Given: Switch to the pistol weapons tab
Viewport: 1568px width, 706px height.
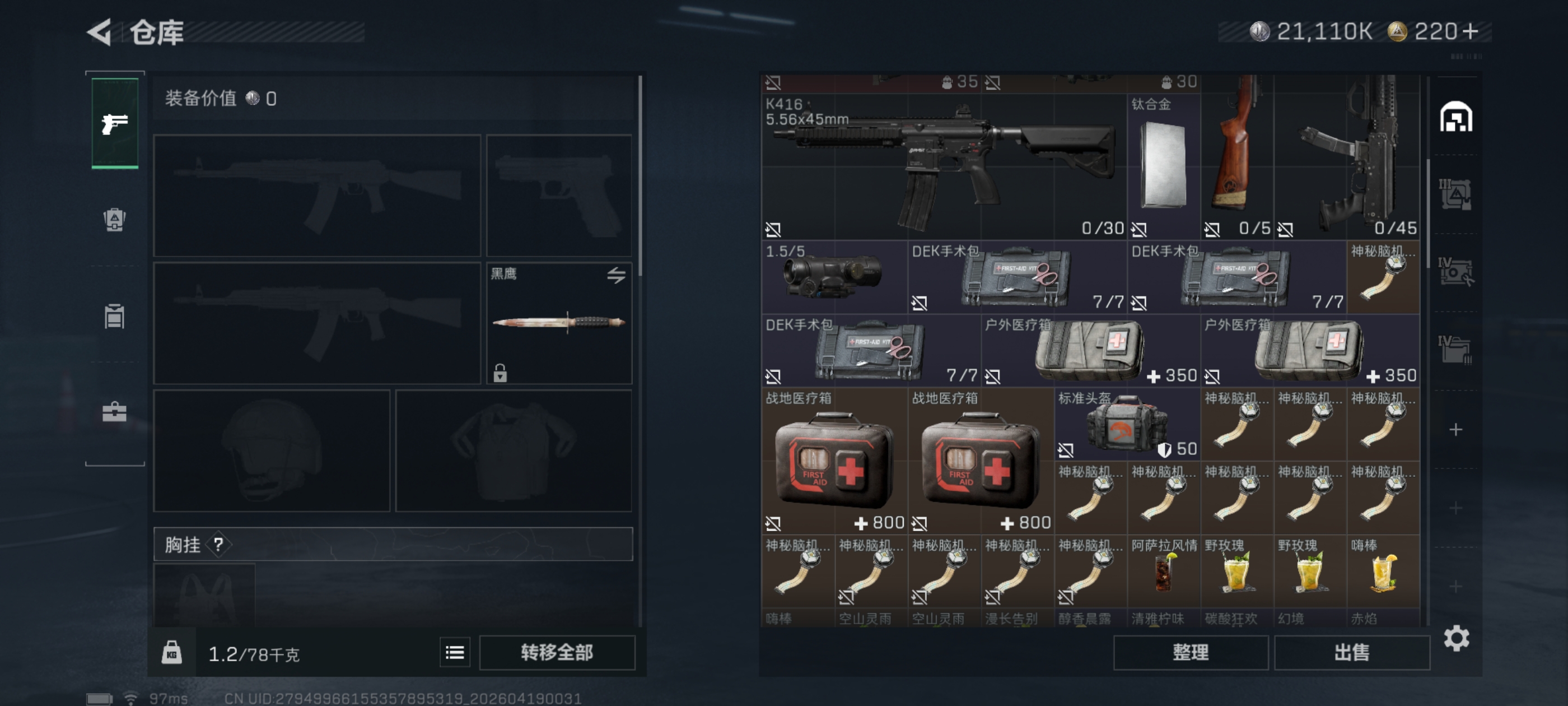Looking at the screenshot, I should (x=114, y=124).
